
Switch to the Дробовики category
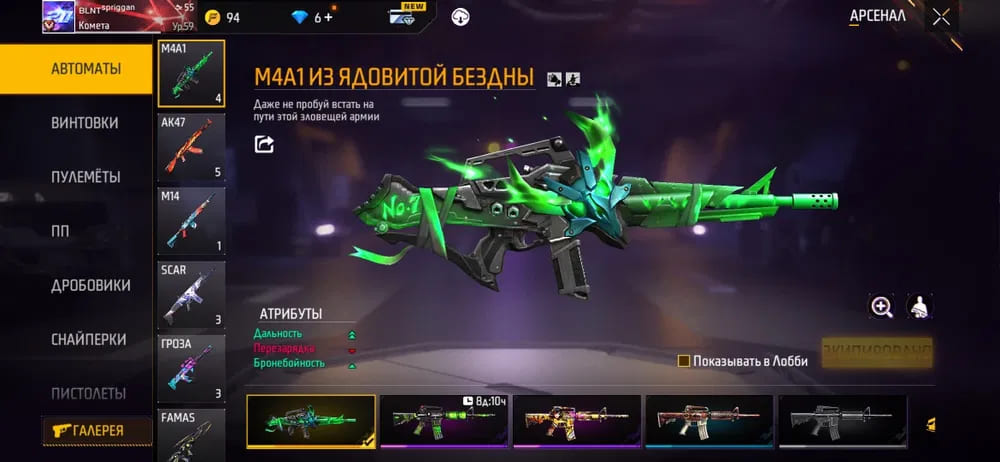click(x=90, y=285)
